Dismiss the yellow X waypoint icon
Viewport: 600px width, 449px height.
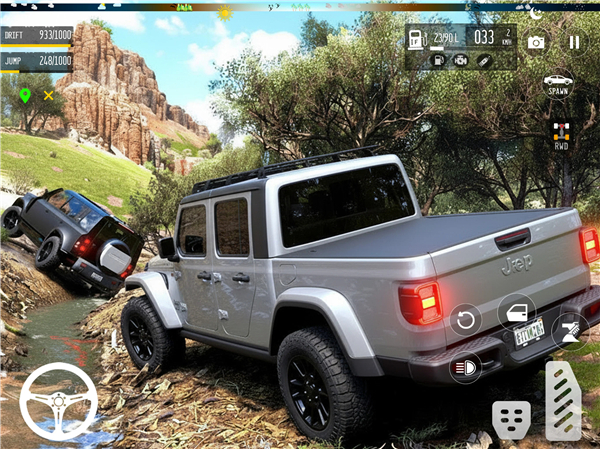pyautogui.click(x=48, y=95)
